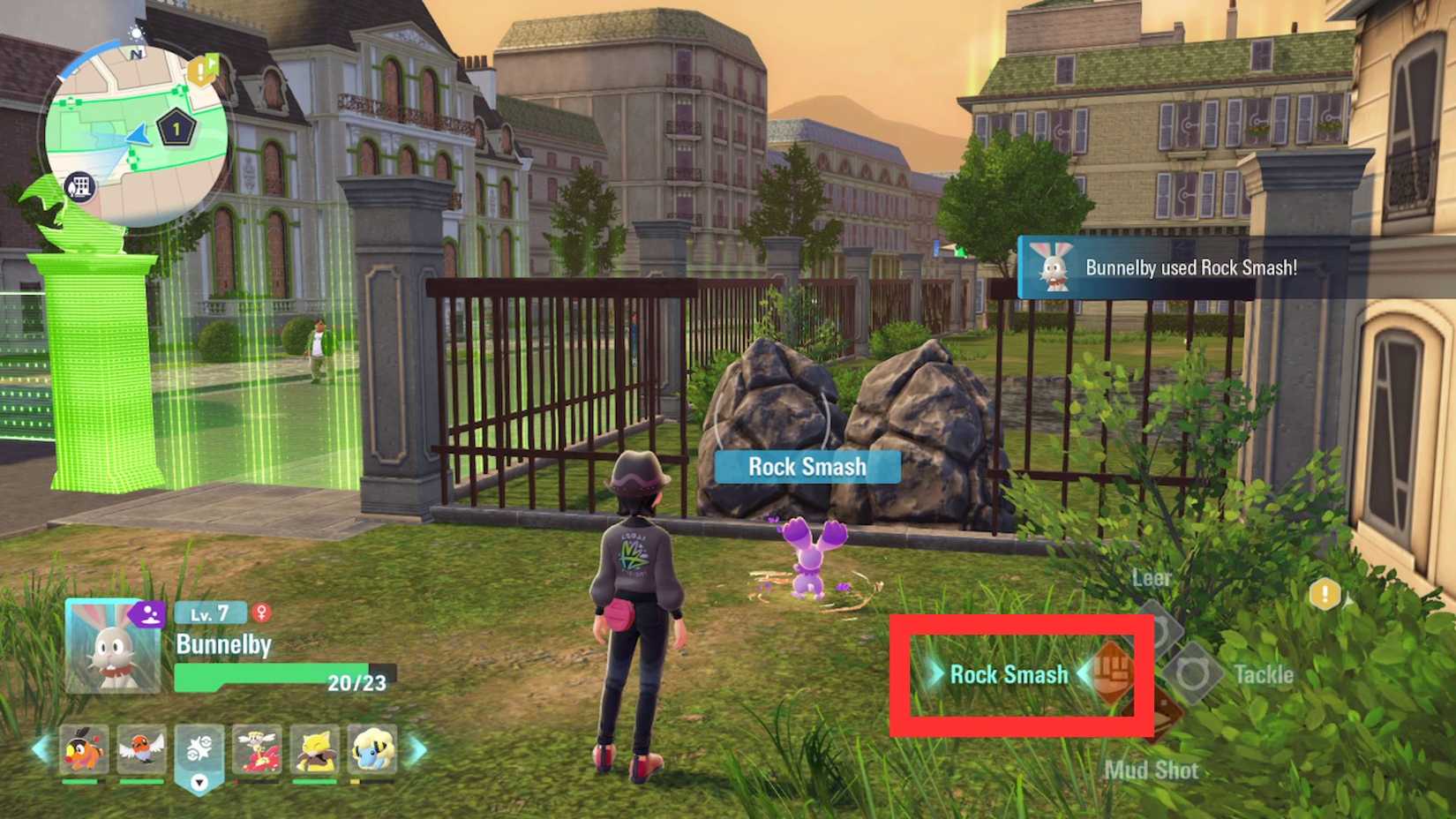The image size is (1456, 819).
Task: Click the building icon on the minimap
Action: [x=82, y=187]
